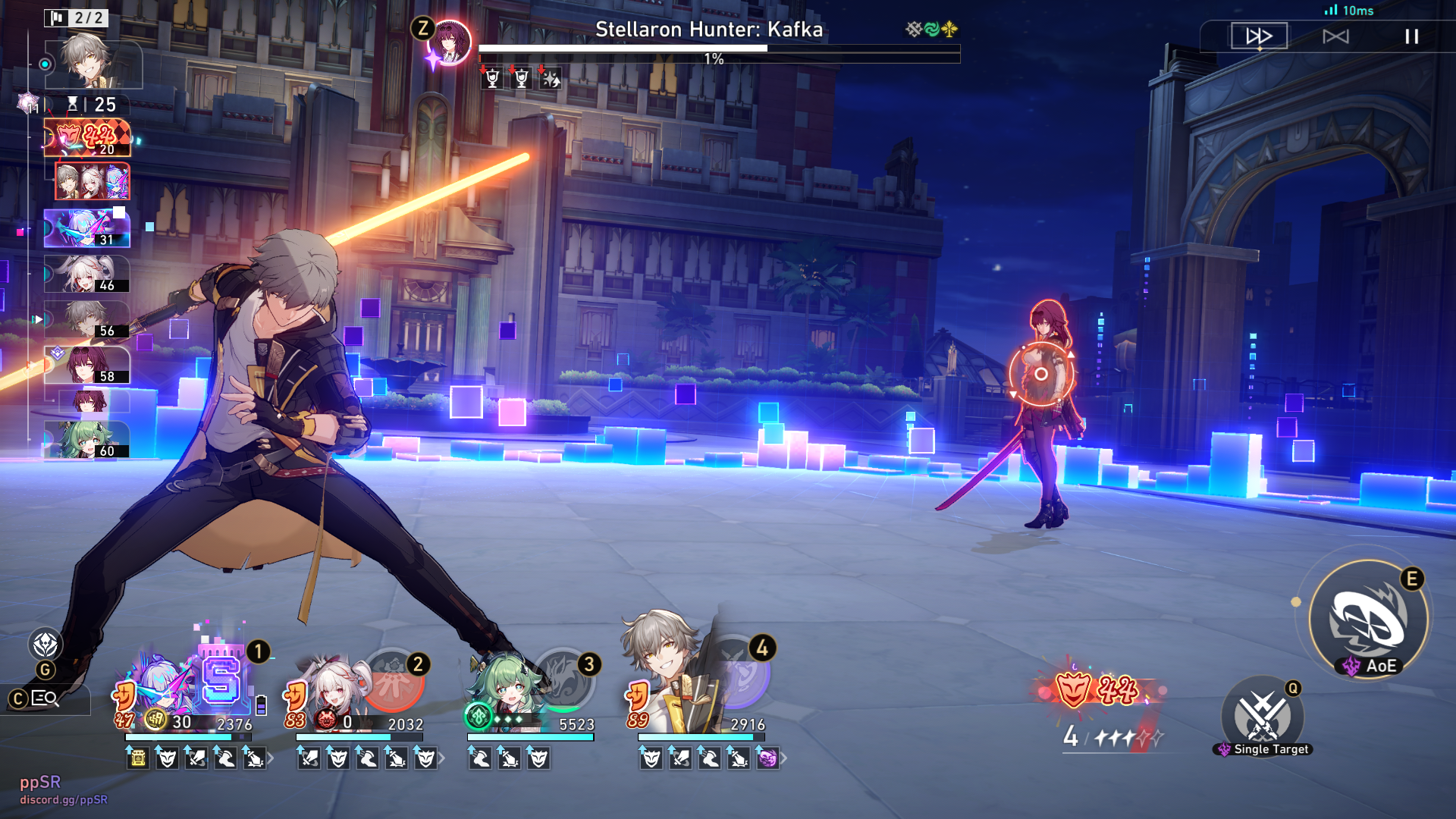Select the turn order entry showing 31
The width and height of the screenshot is (1456, 819).
coord(86,228)
